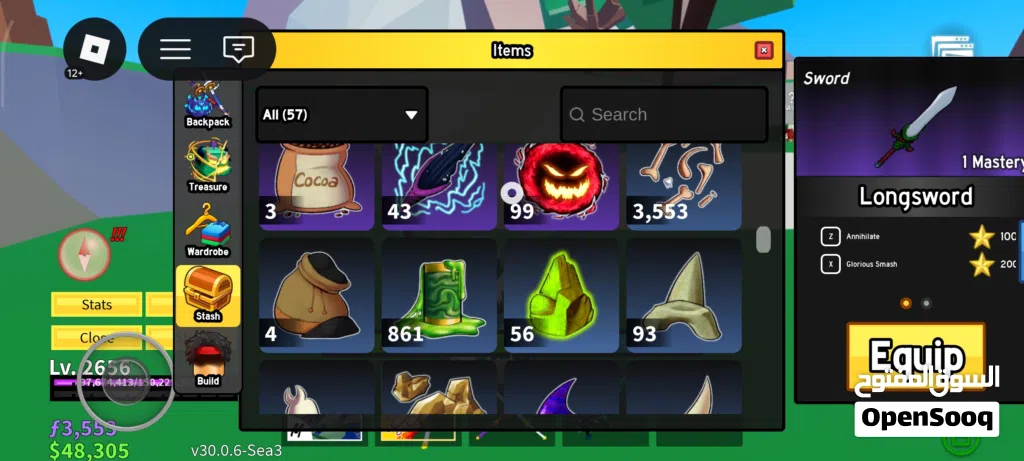Switch to the Stash tab
Image resolution: width=1024 pixels, height=461 pixels.
(x=208, y=295)
